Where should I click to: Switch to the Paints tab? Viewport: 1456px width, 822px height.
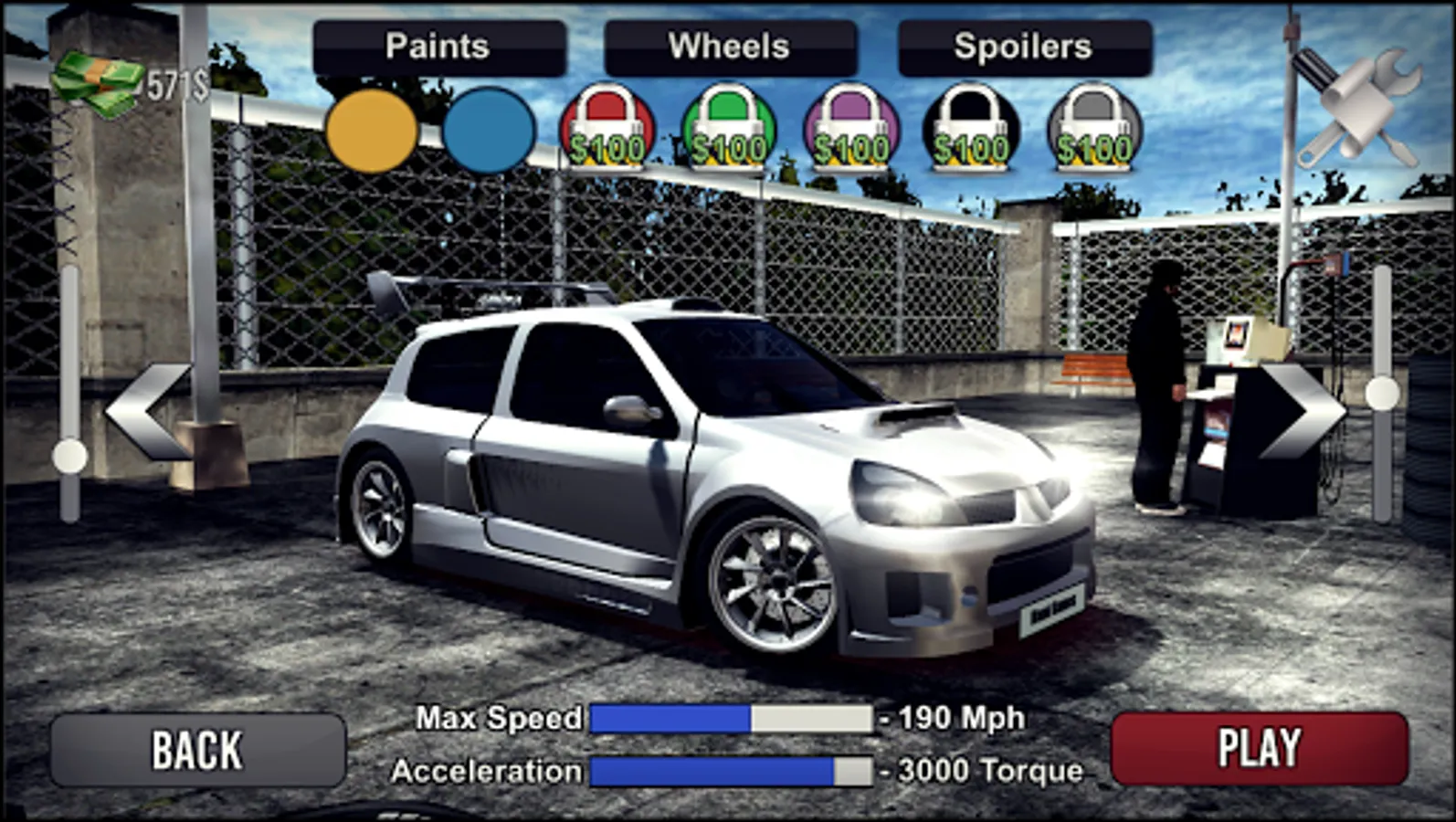pyautogui.click(x=438, y=45)
